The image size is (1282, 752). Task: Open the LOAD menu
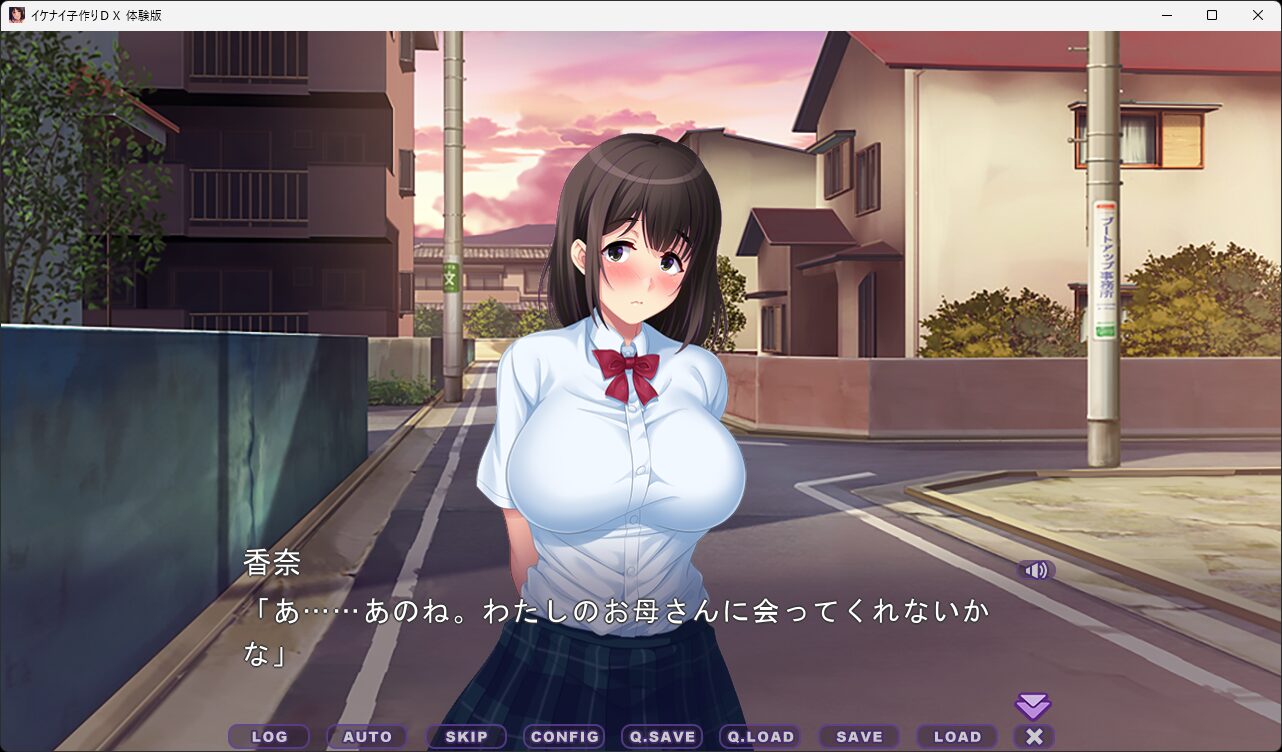click(x=957, y=737)
